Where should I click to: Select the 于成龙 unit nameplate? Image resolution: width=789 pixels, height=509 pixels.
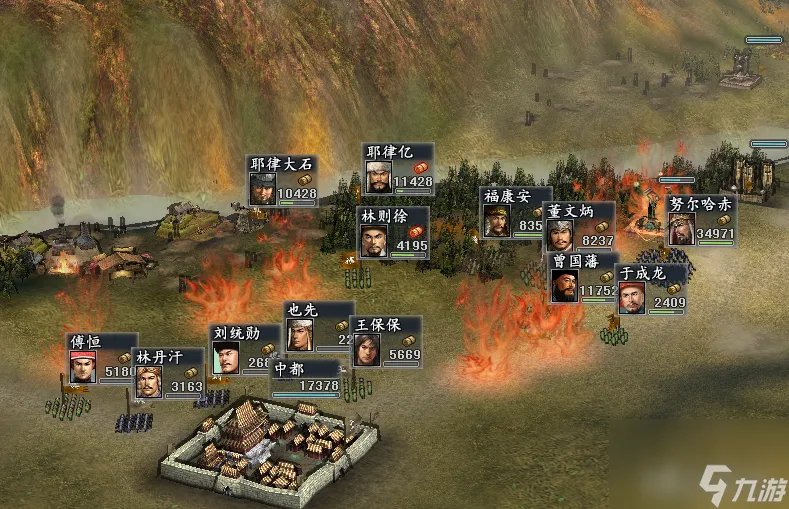pos(652,288)
